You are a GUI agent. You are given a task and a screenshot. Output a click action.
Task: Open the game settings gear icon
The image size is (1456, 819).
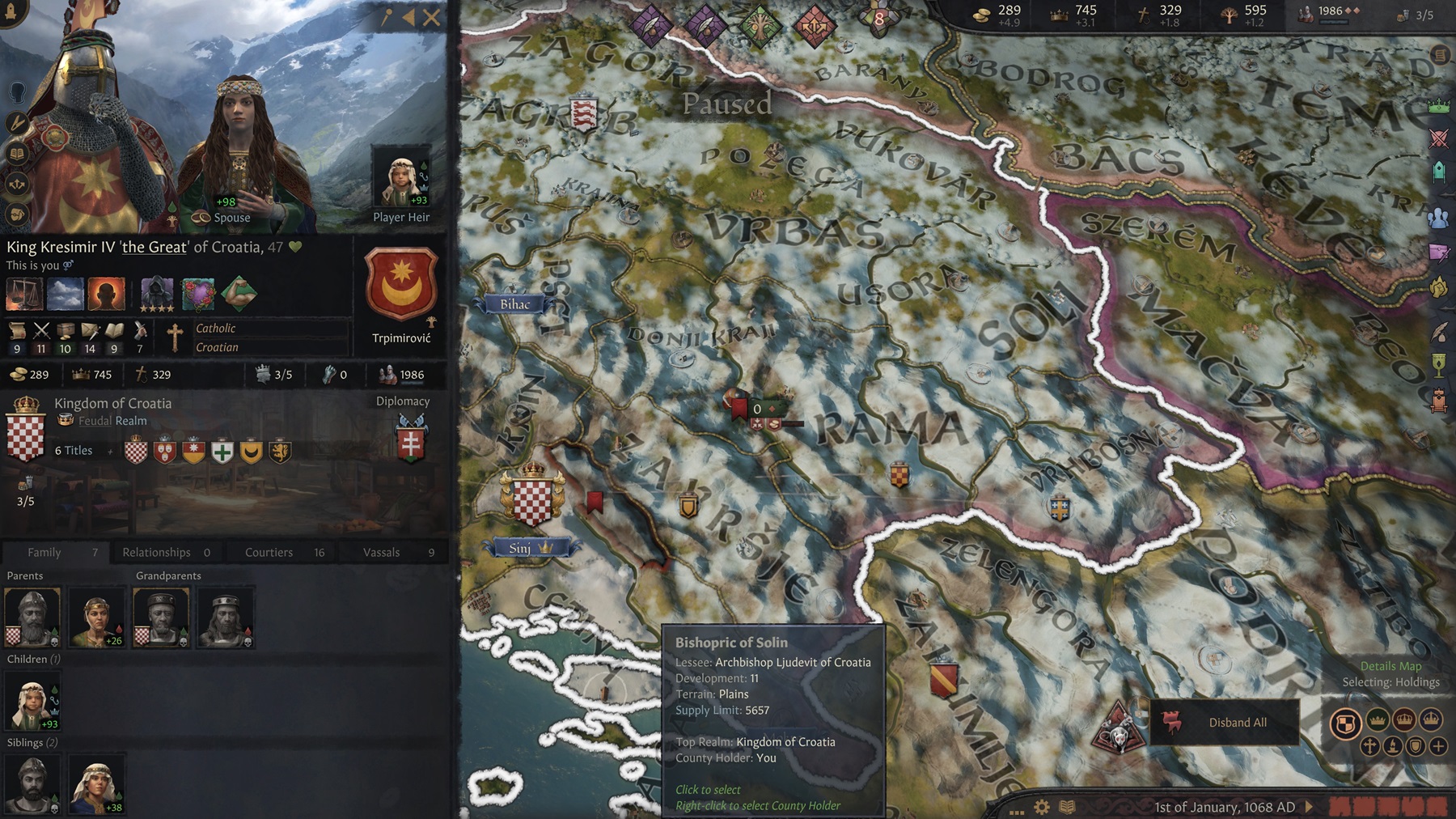click(x=1042, y=807)
